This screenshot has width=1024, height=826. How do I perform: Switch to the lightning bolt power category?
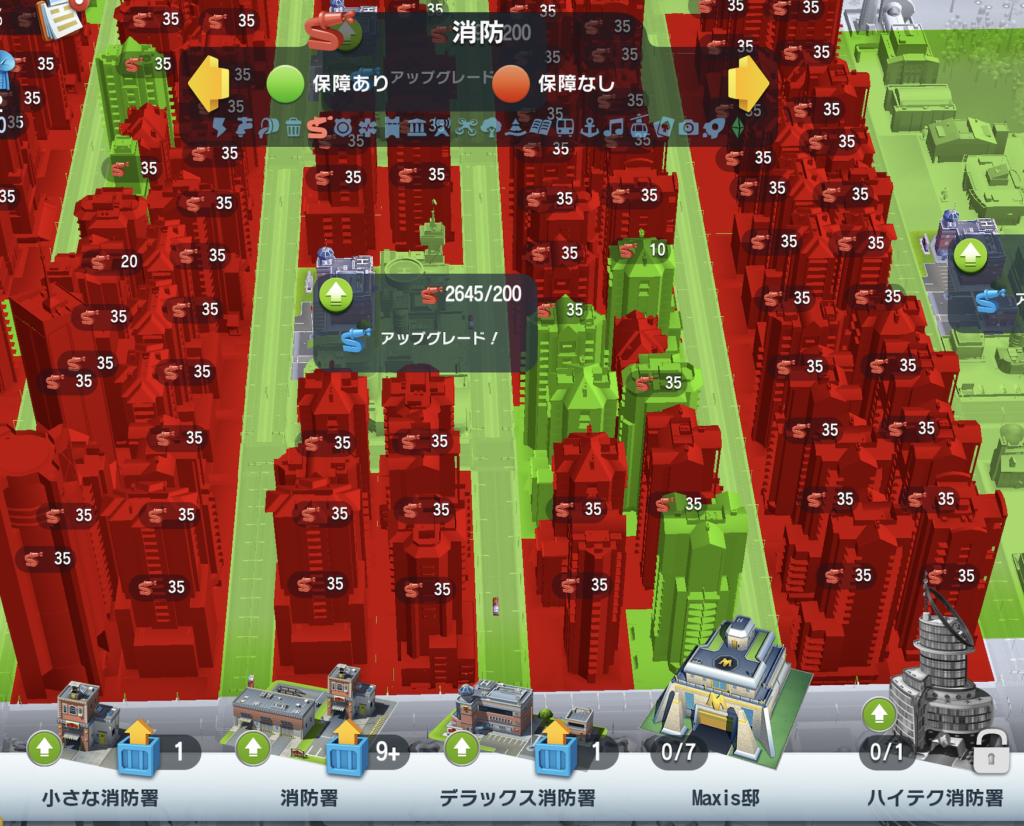[x=221, y=128]
